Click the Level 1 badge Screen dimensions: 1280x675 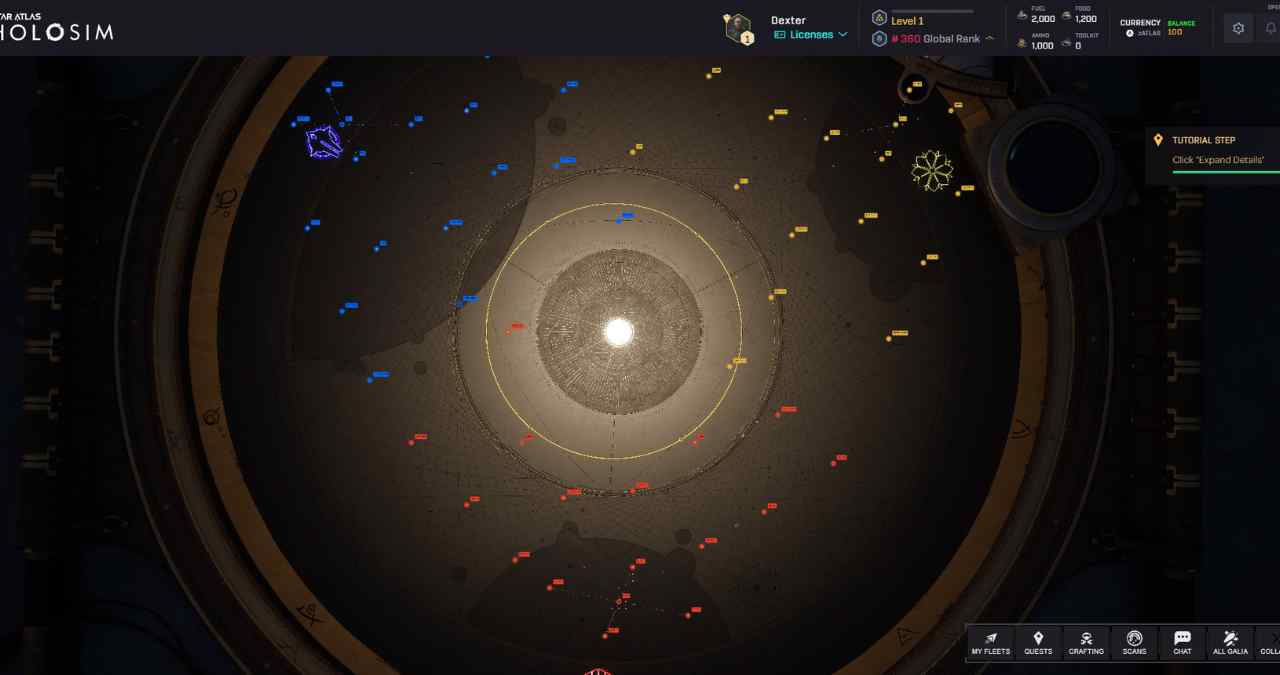tap(906, 20)
